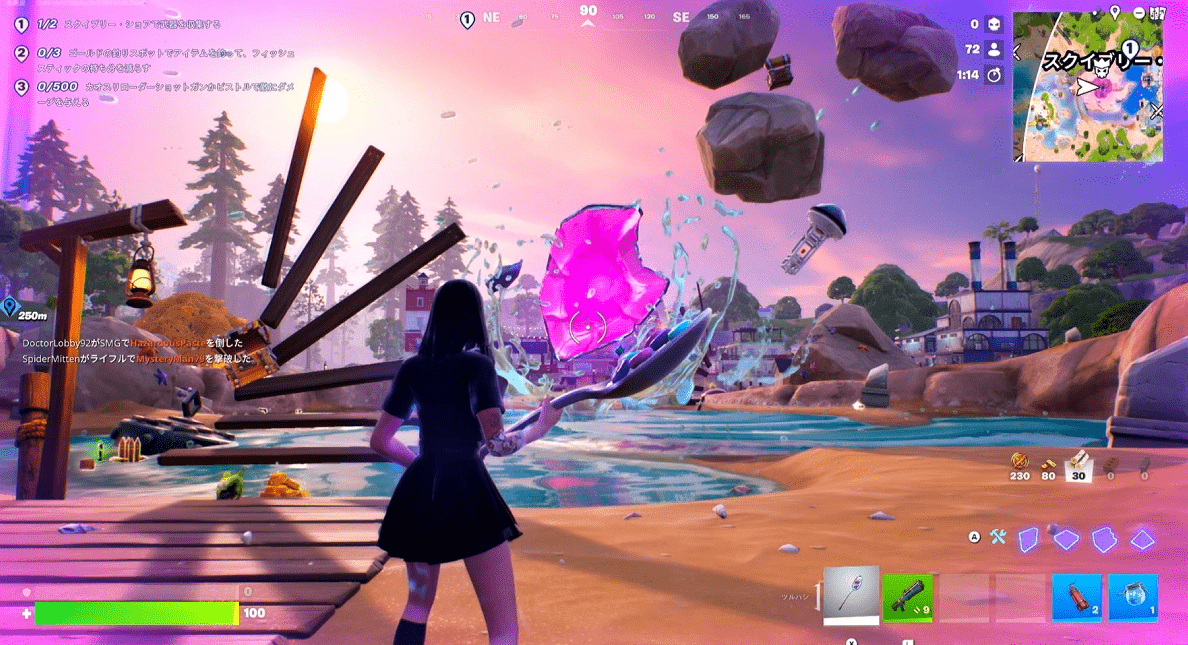Viewport: 1188px width, 645px height.
Task: Equip the green shotgun with 9 ammo
Action: (x=907, y=598)
